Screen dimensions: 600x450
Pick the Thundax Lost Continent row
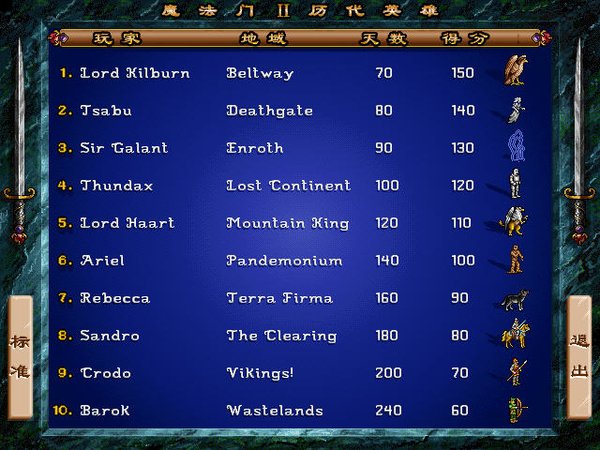117,186
